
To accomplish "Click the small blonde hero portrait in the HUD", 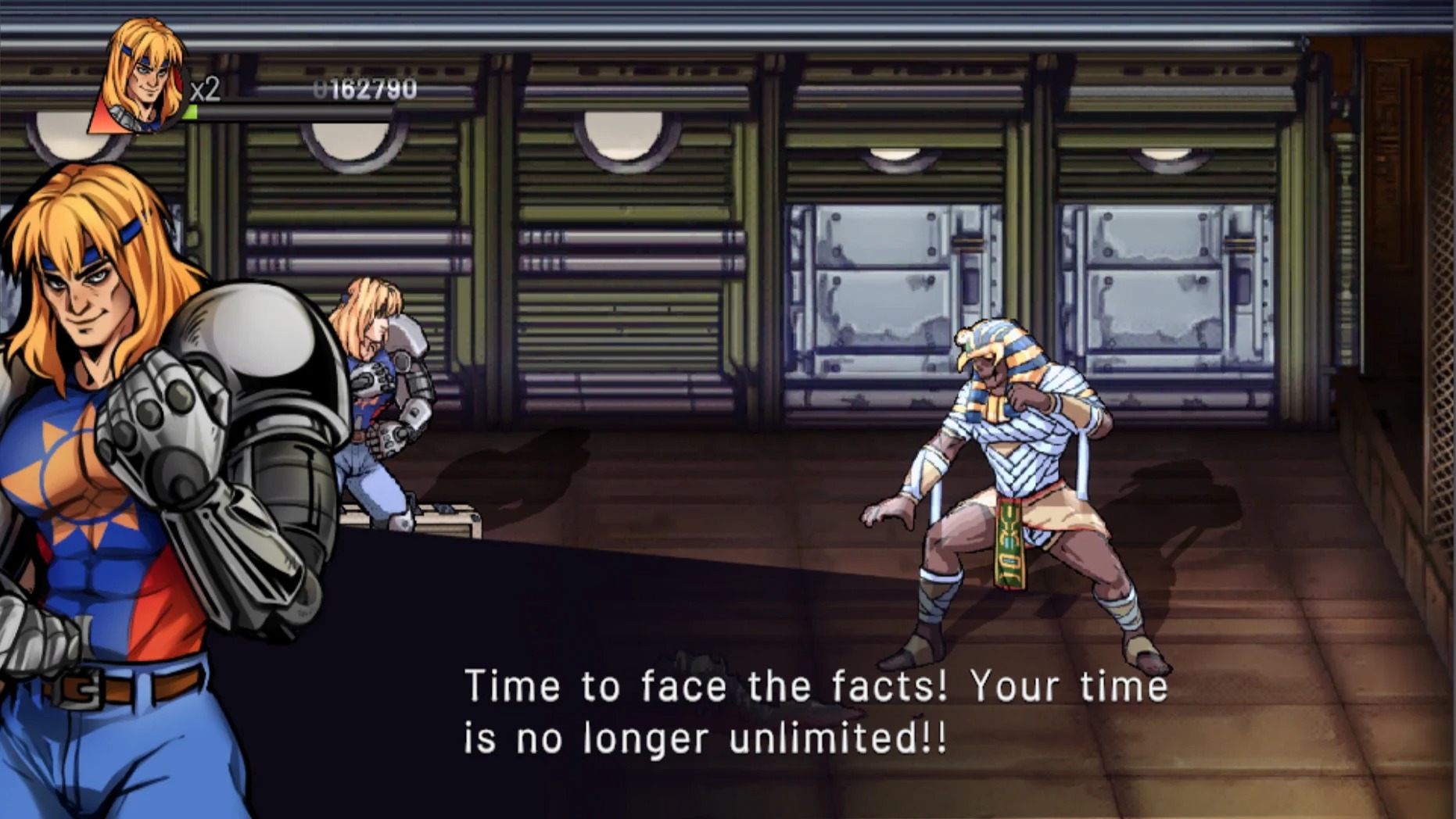I will pos(141,77).
